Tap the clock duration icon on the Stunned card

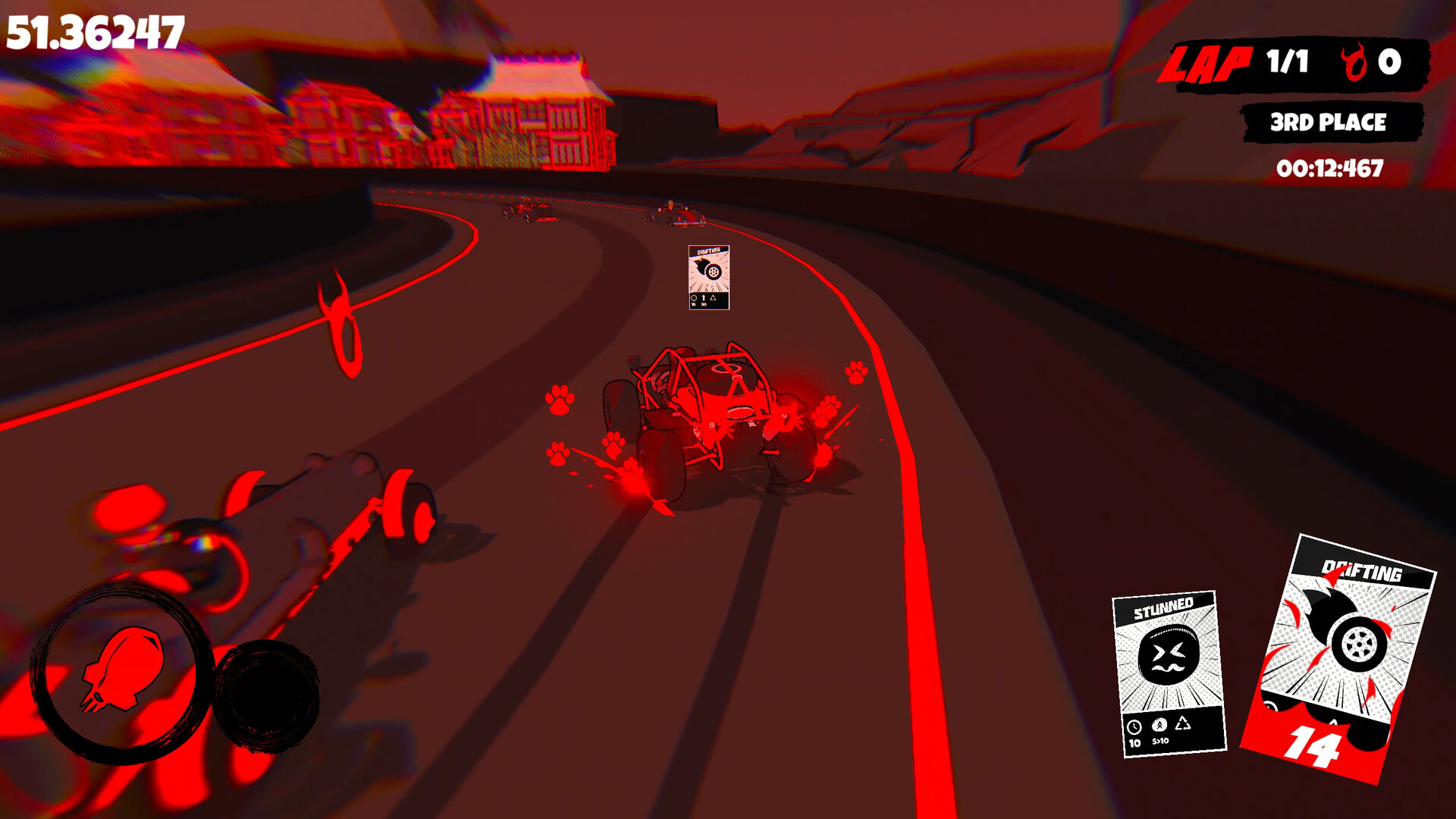click(x=1134, y=727)
